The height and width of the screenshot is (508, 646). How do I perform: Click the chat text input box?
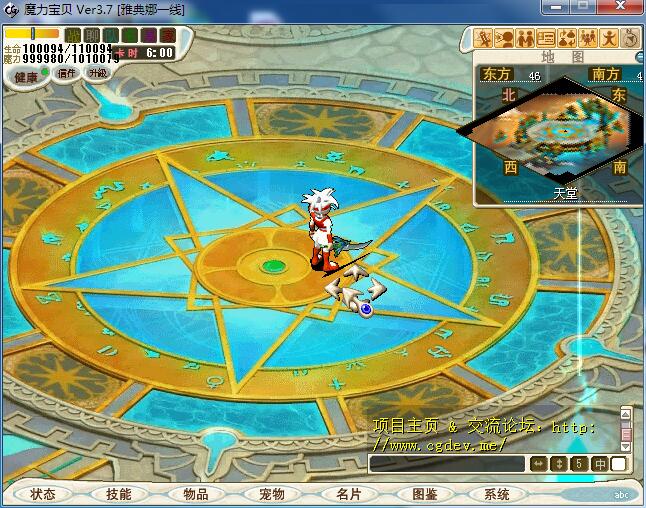point(447,464)
